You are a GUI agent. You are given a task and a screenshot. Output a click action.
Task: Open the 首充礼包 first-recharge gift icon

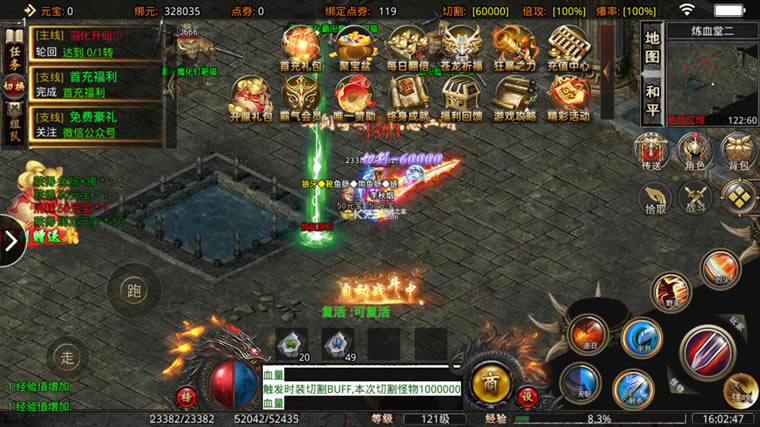tap(300, 46)
